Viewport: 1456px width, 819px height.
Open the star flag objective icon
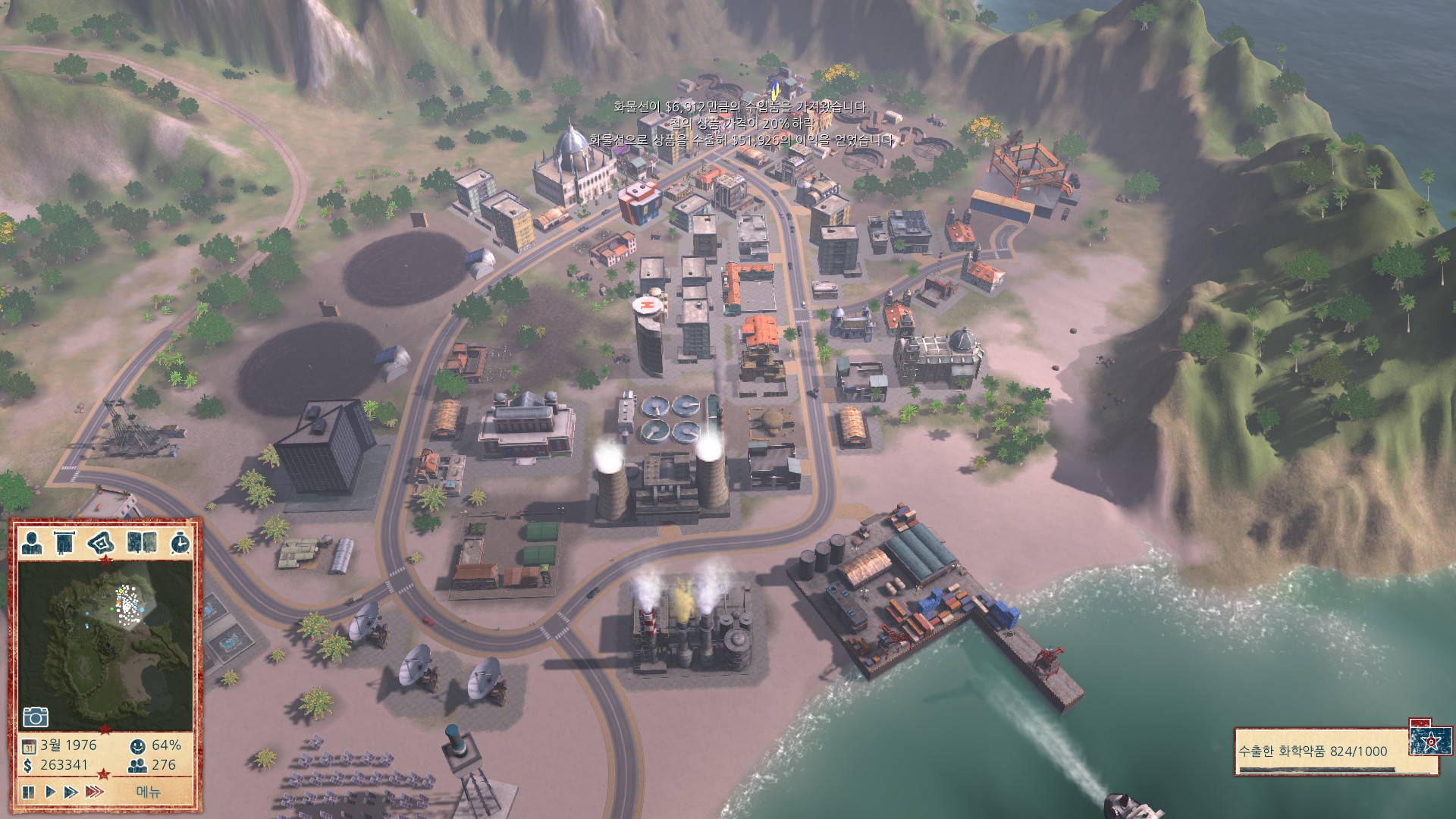pos(1432,740)
